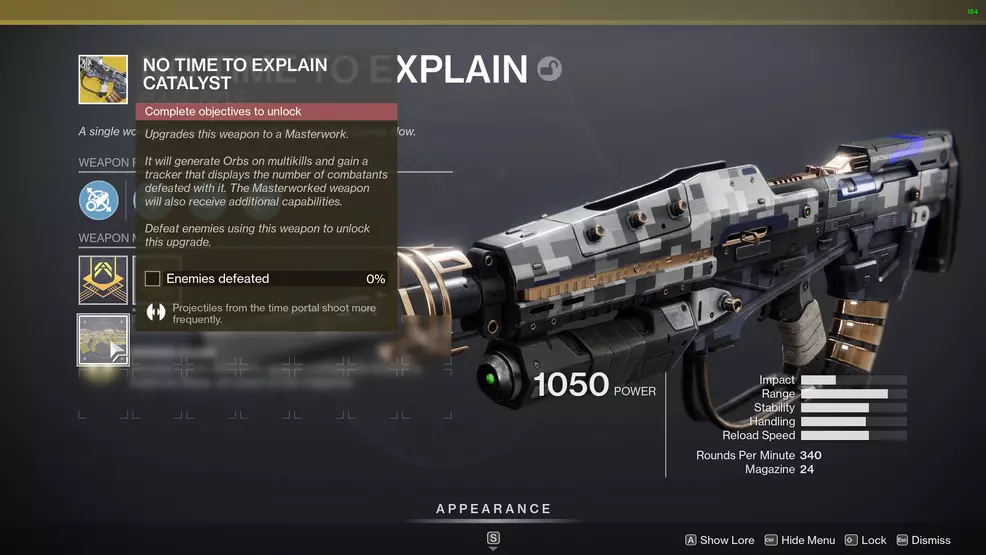Toggle the padlock icon beside the weapon title

(x=549, y=68)
